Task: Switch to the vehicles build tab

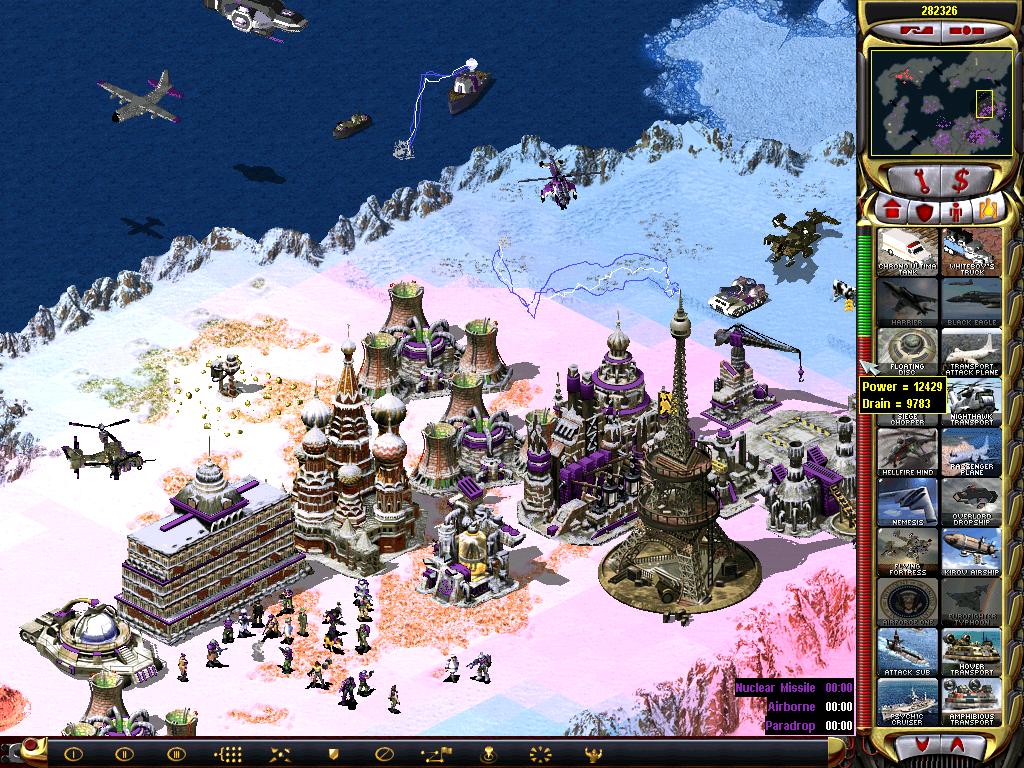Action: (x=989, y=211)
